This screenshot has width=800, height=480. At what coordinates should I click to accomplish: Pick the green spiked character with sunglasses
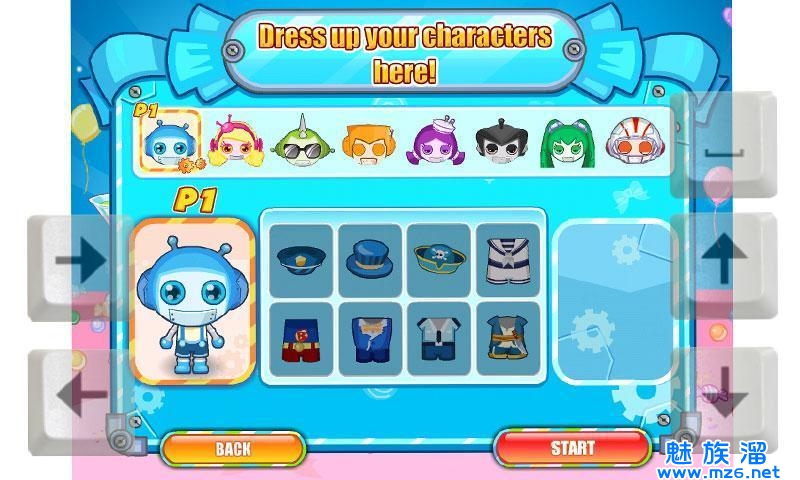click(301, 143)
